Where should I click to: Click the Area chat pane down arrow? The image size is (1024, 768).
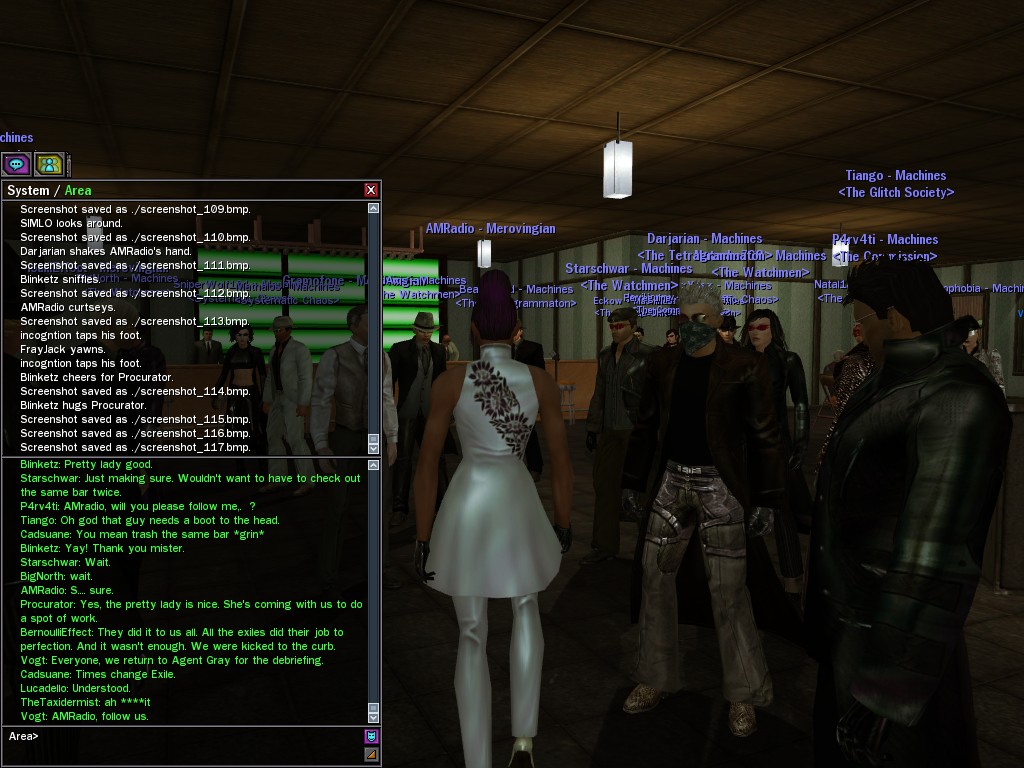click(x=374, y=717)
